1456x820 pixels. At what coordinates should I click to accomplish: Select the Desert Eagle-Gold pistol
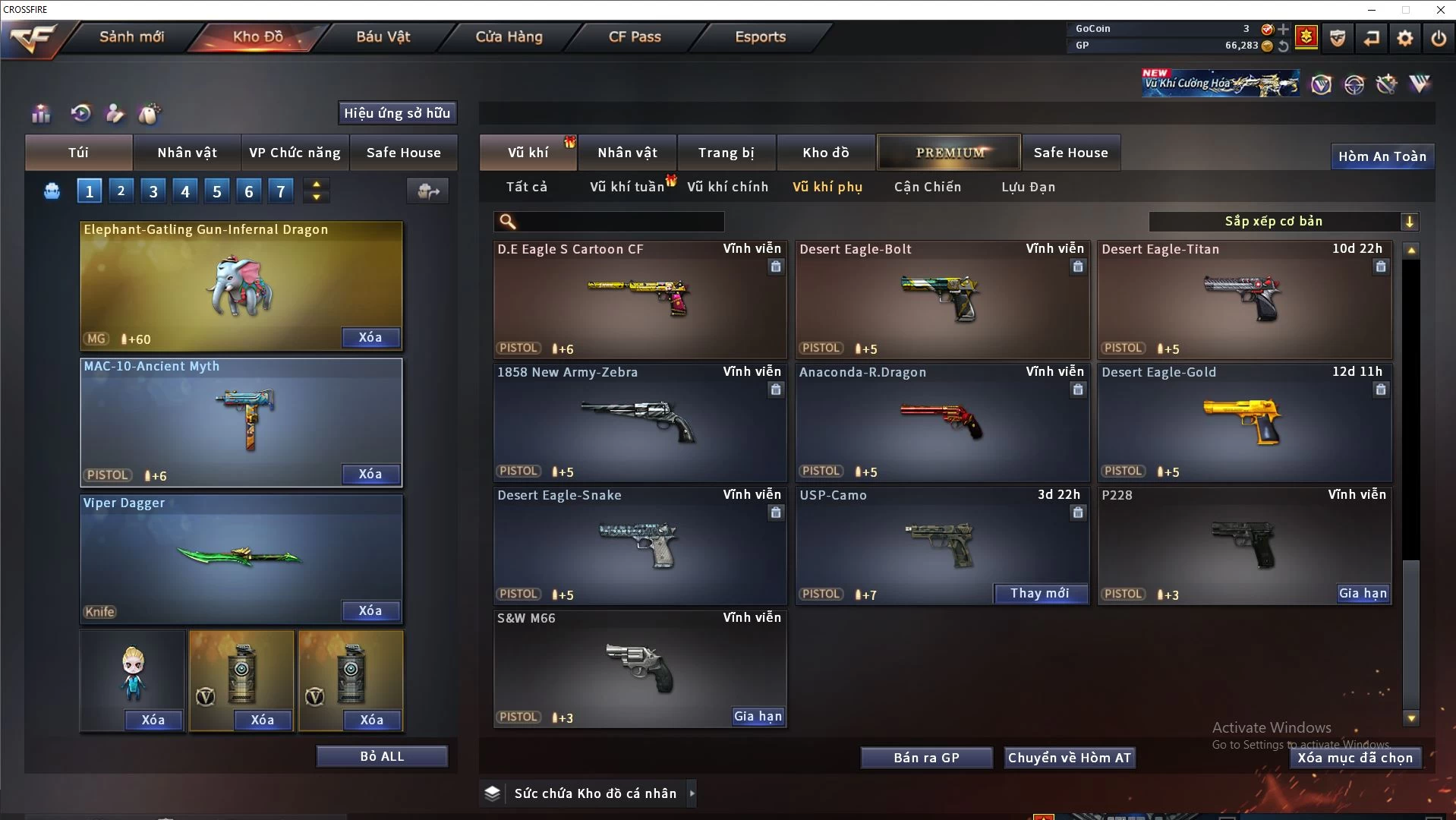click(x=1244, y=422)
